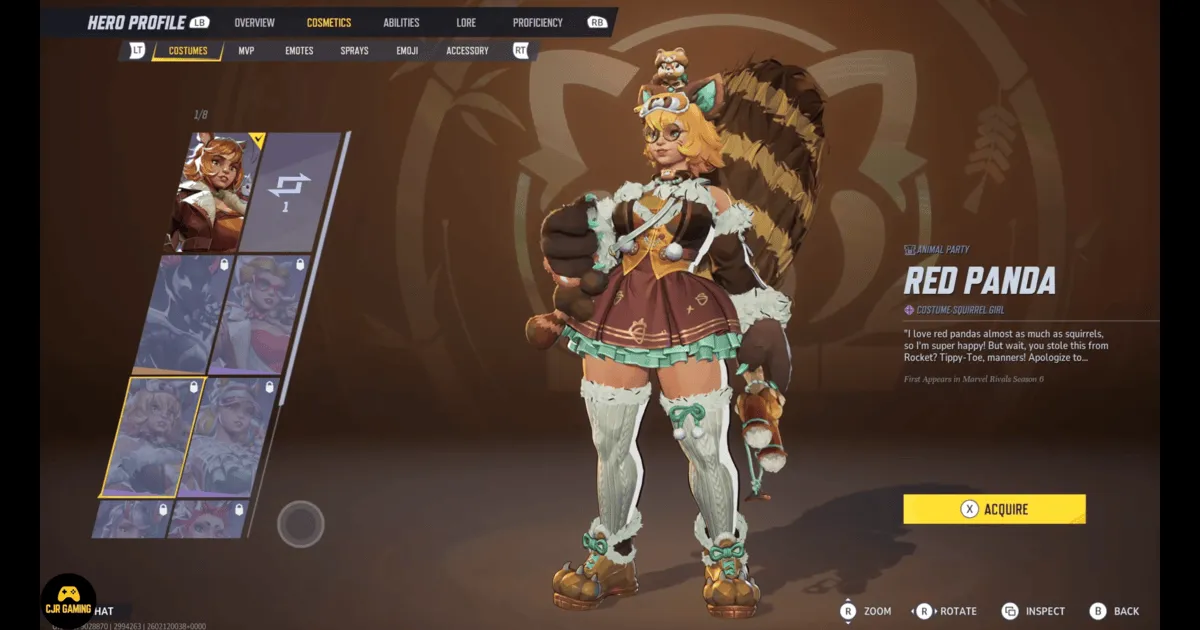Viewport: 1200px width, 630px height.
Task: Choose the Accessory category
Action: tap(467, 50)
